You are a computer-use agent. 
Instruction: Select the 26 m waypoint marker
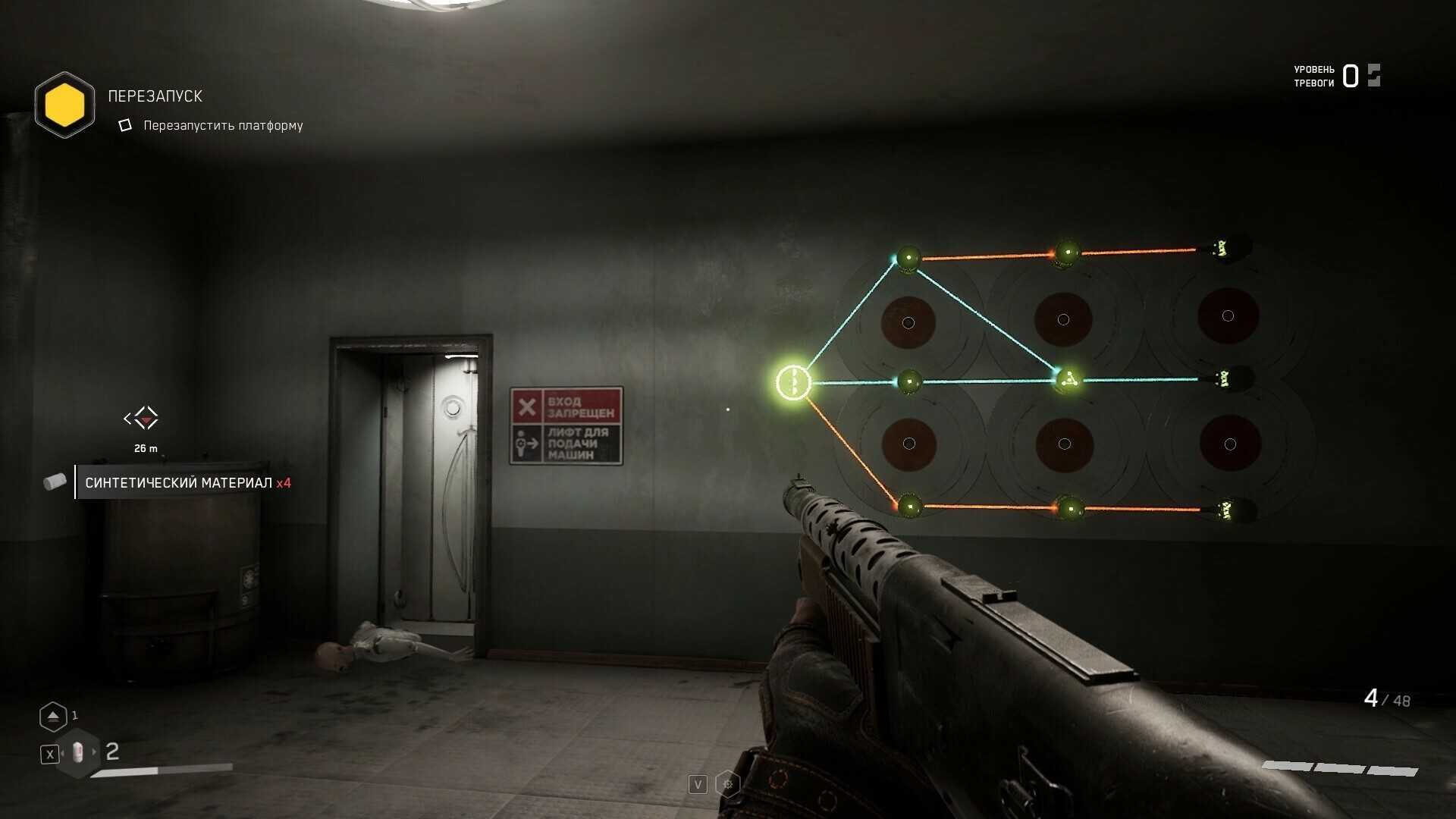[142, 418]
